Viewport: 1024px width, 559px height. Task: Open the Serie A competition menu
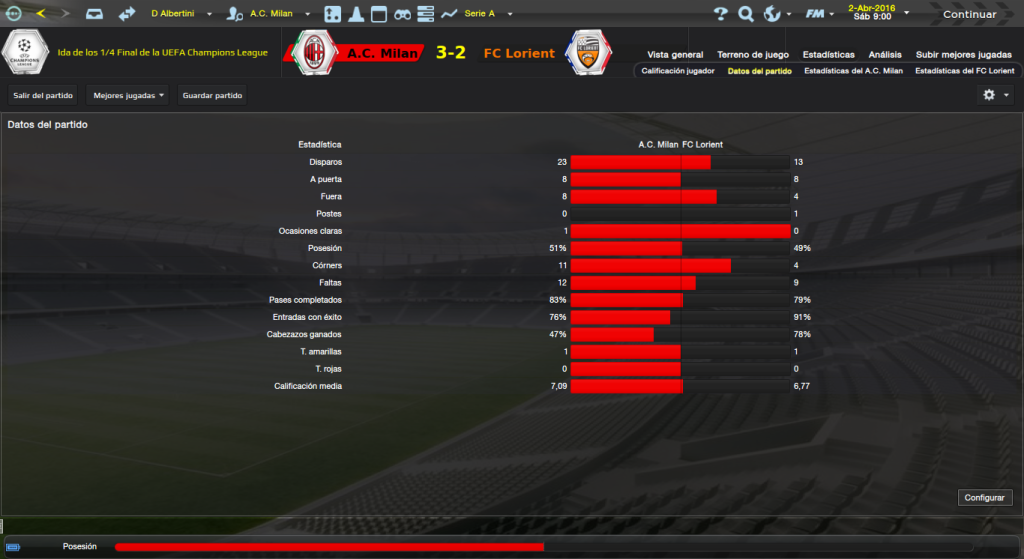point(487,14)
